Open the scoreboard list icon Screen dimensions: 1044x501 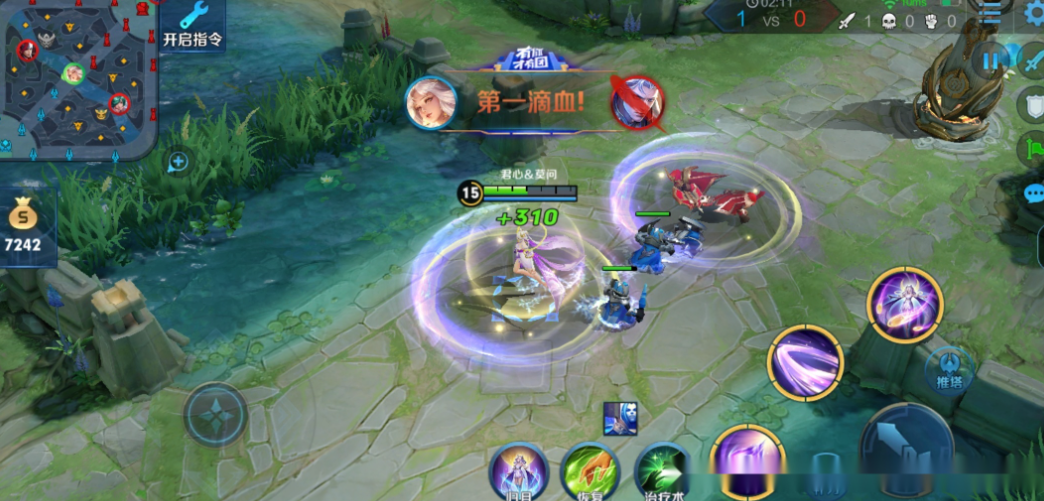[988, 13]
